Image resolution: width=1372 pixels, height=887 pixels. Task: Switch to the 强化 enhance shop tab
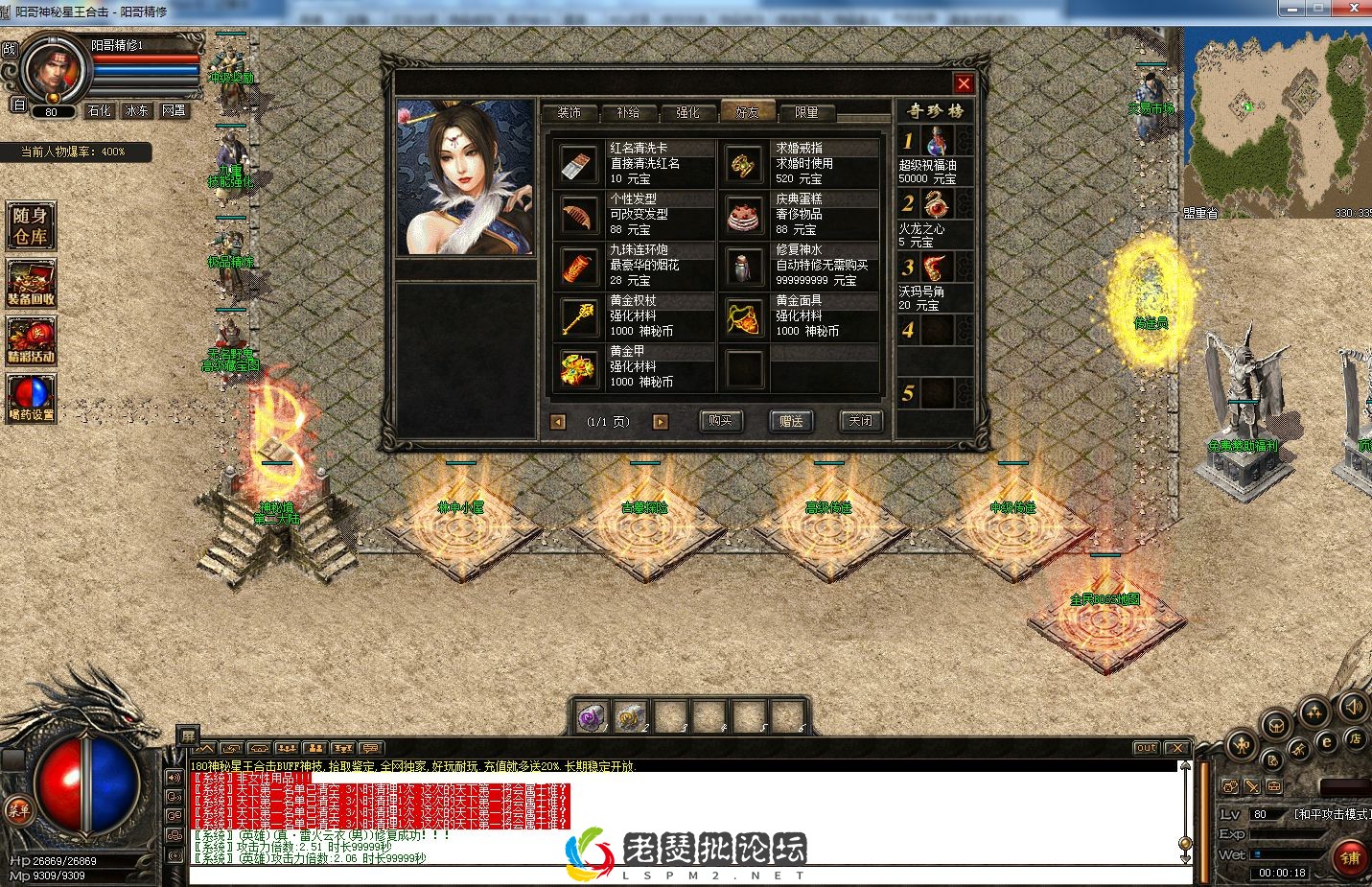[x=688, y=112]
